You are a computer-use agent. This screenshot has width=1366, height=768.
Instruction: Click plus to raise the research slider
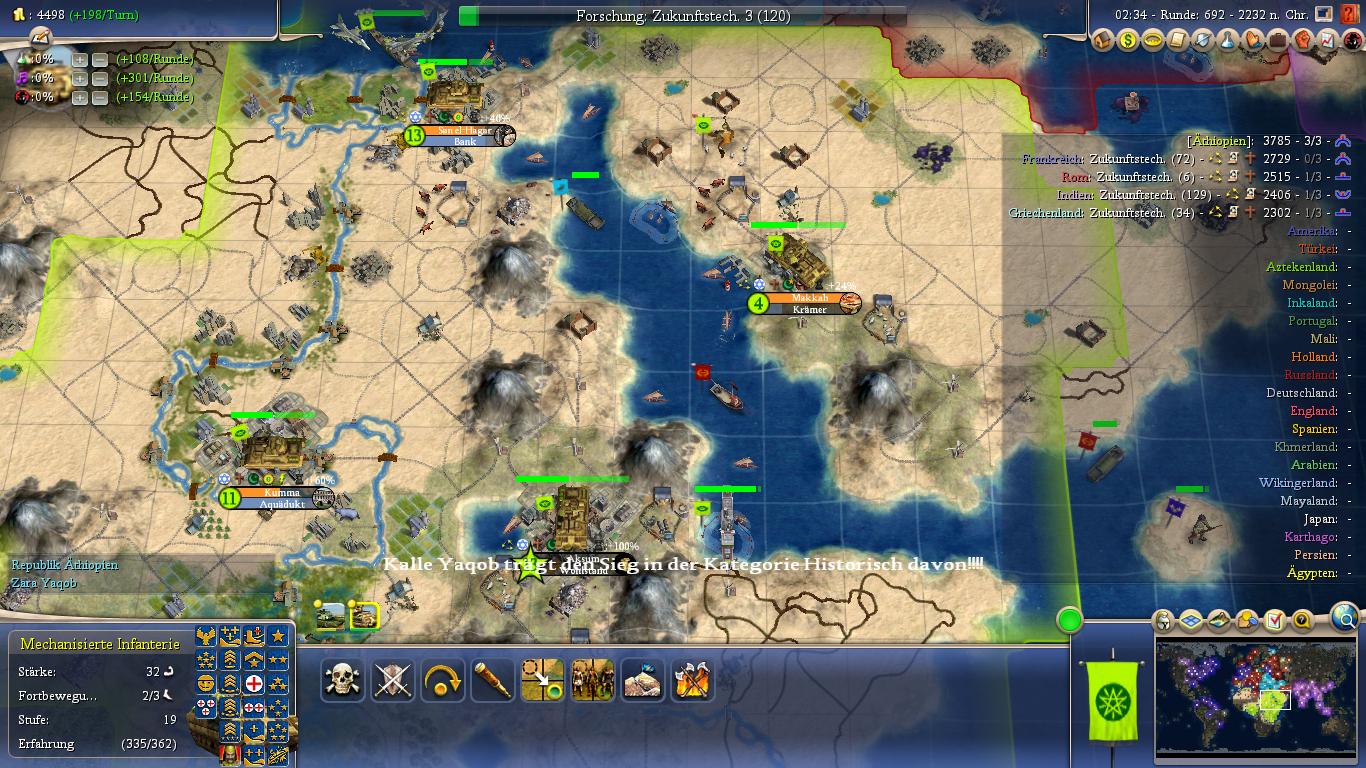[x=78, y=58]
